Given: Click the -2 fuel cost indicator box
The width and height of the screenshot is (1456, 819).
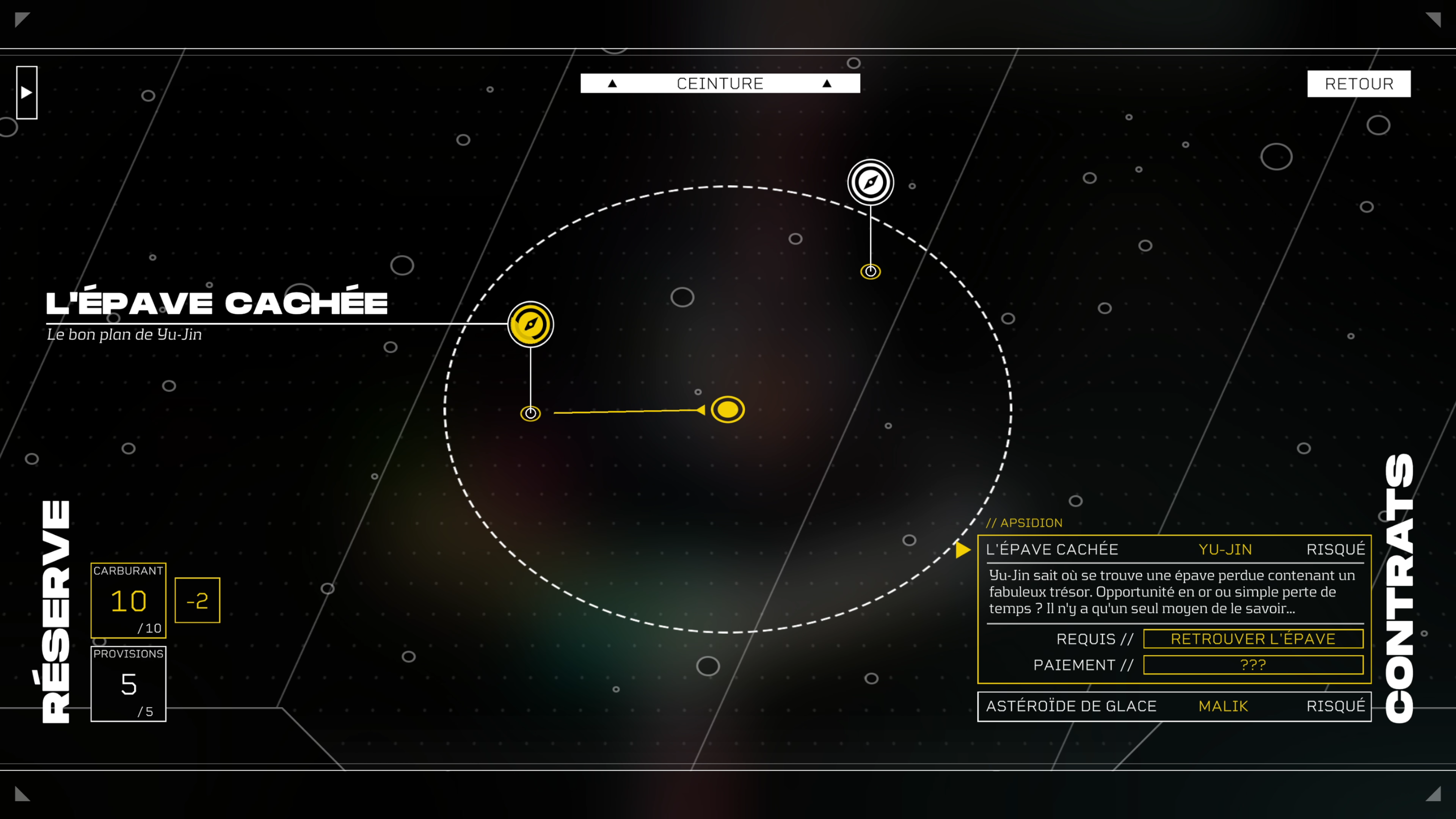Looking at the screenshot, I should (x=197, y=600).
